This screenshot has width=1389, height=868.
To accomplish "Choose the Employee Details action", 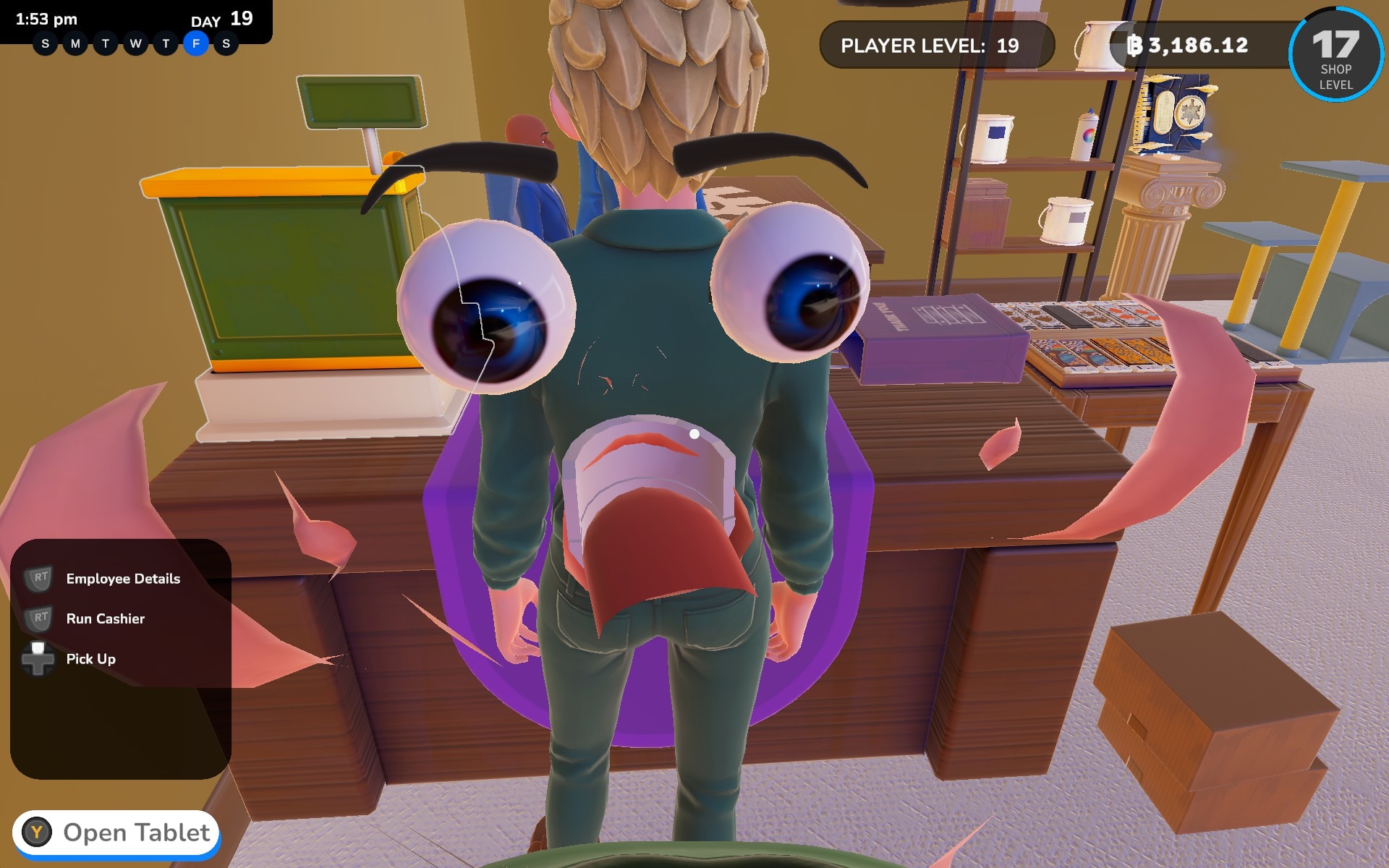I will [122, 579].
